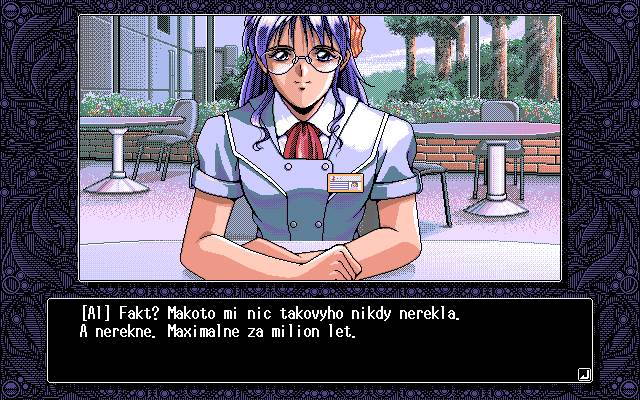Advance the dialogue by clicking Ai's text box
The image size is (640, 400).
click(x=319, y=340)
